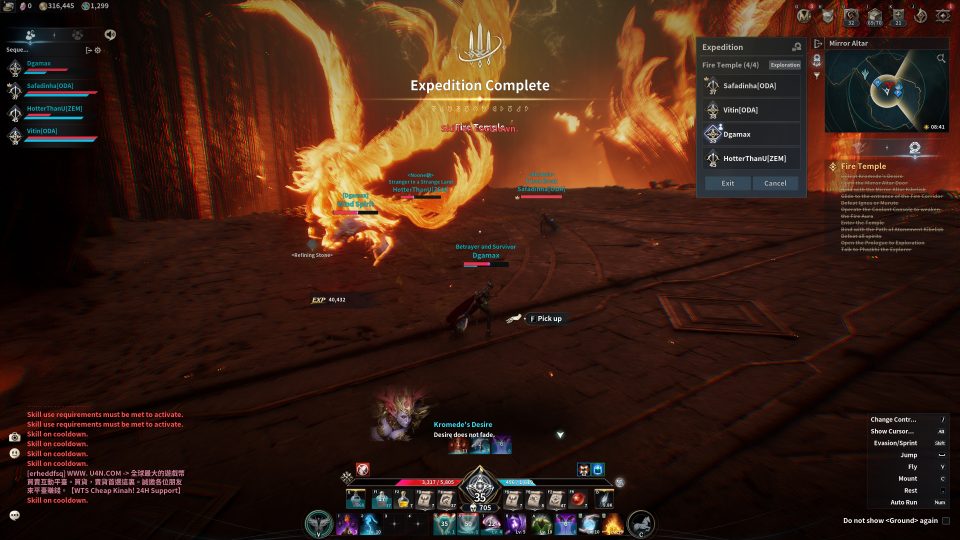960x540 pixels.
Task: Open the Mirror Altar minimap
Action: 884,94
